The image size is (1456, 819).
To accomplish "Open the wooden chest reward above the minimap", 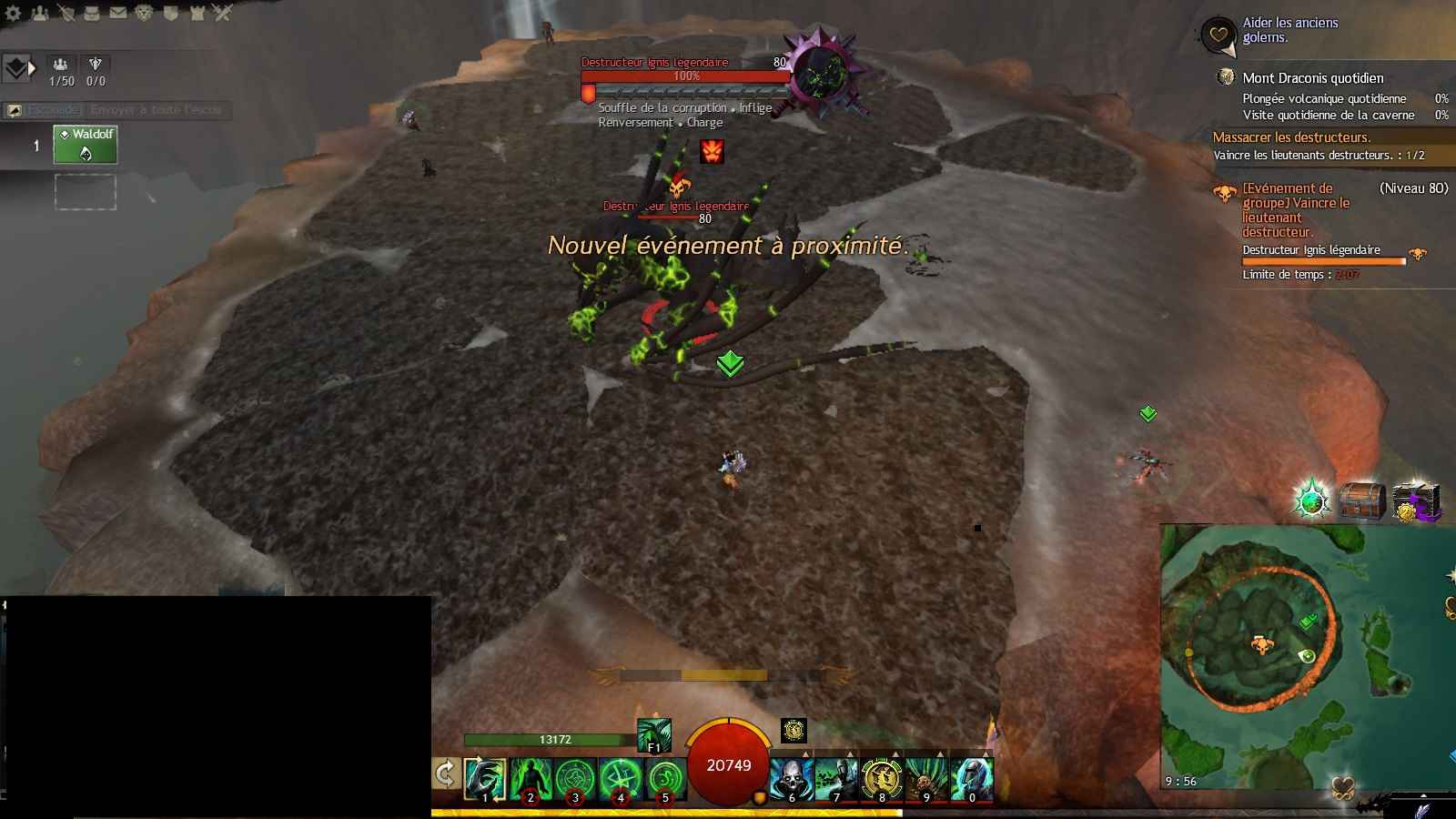I will click(x=1362, y=501).
